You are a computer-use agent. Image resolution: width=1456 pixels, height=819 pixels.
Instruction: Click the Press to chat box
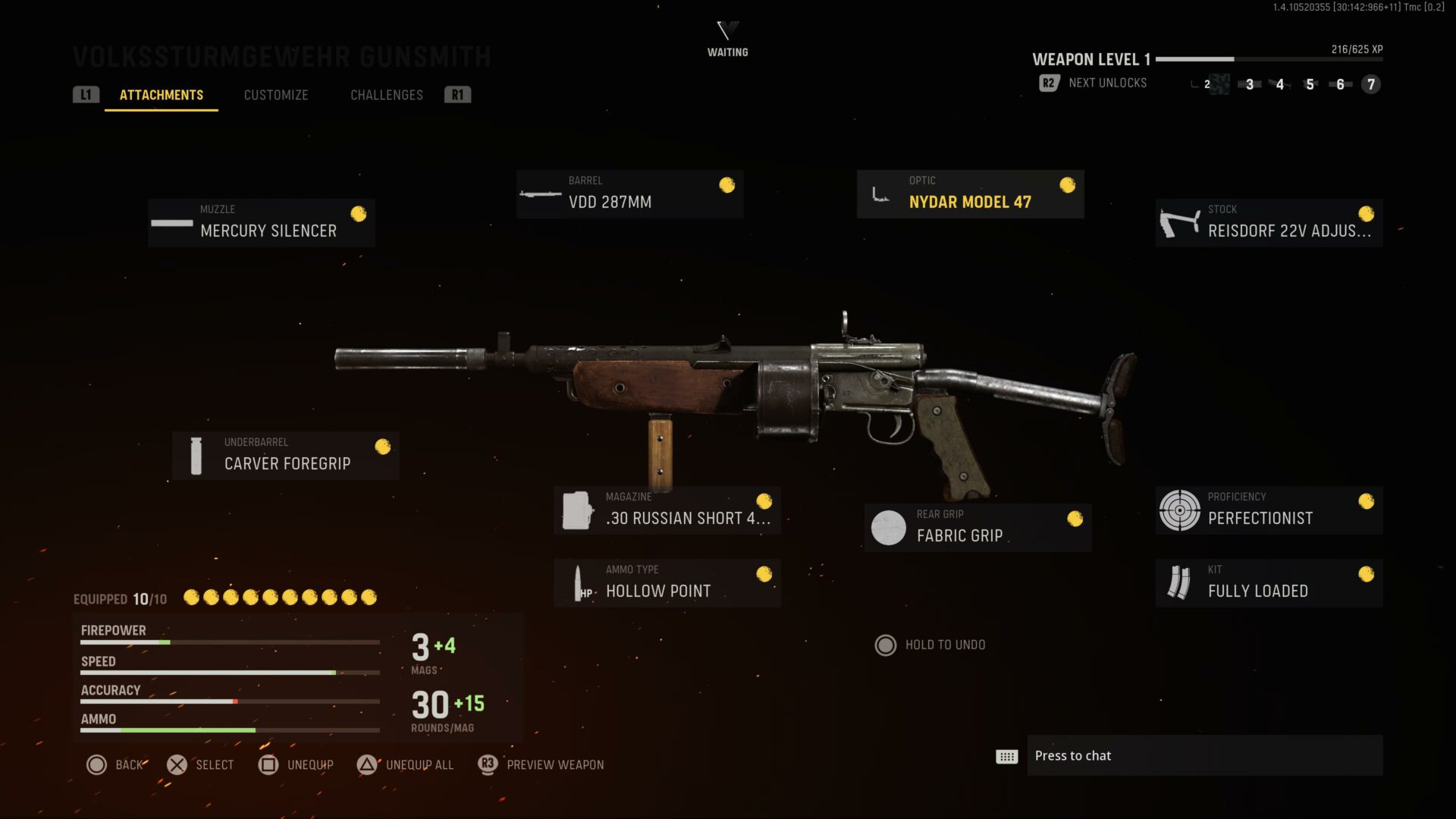[1204, 755]
